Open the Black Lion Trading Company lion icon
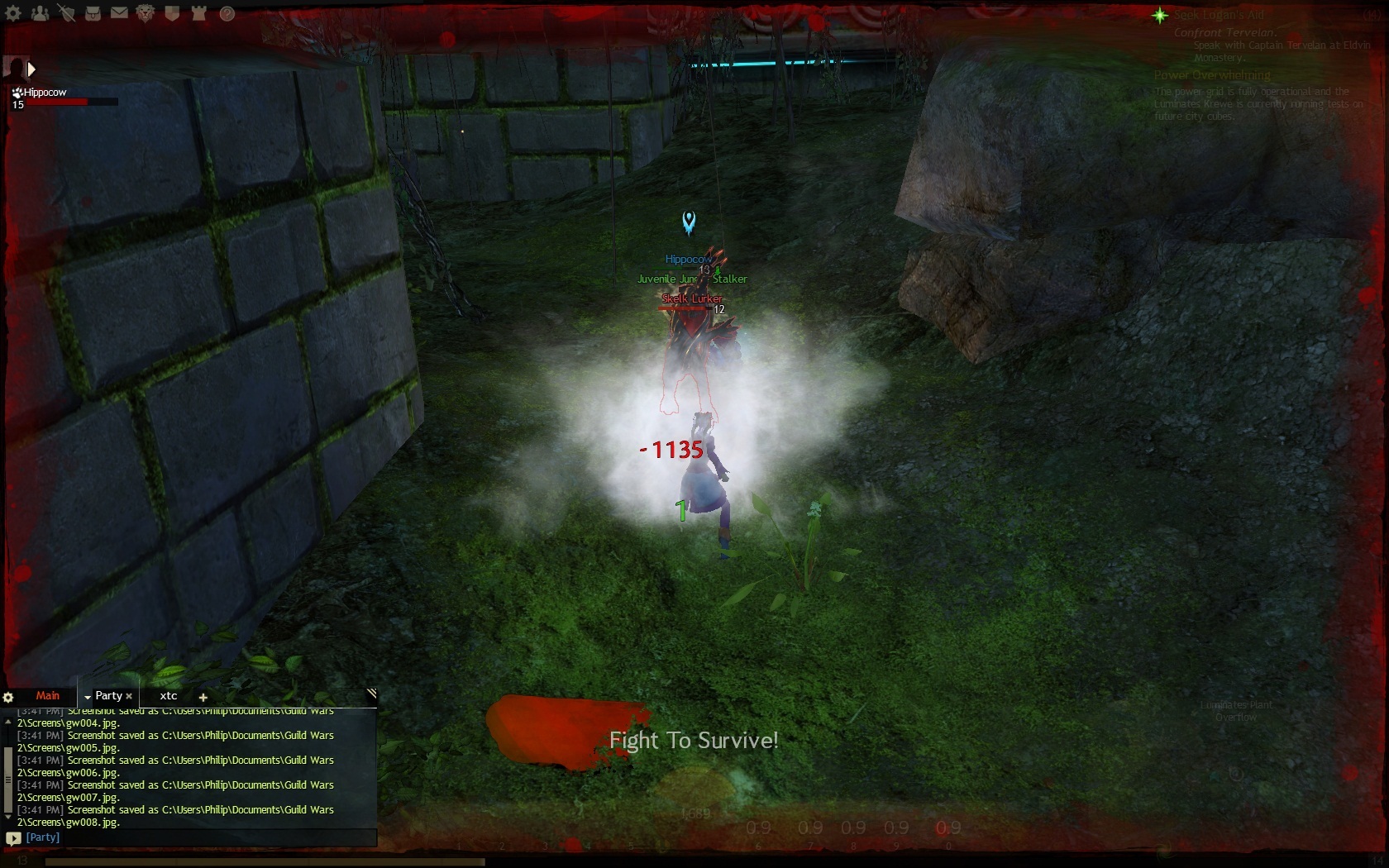Viewport: 1389px width, 868px height. [146, 13]
